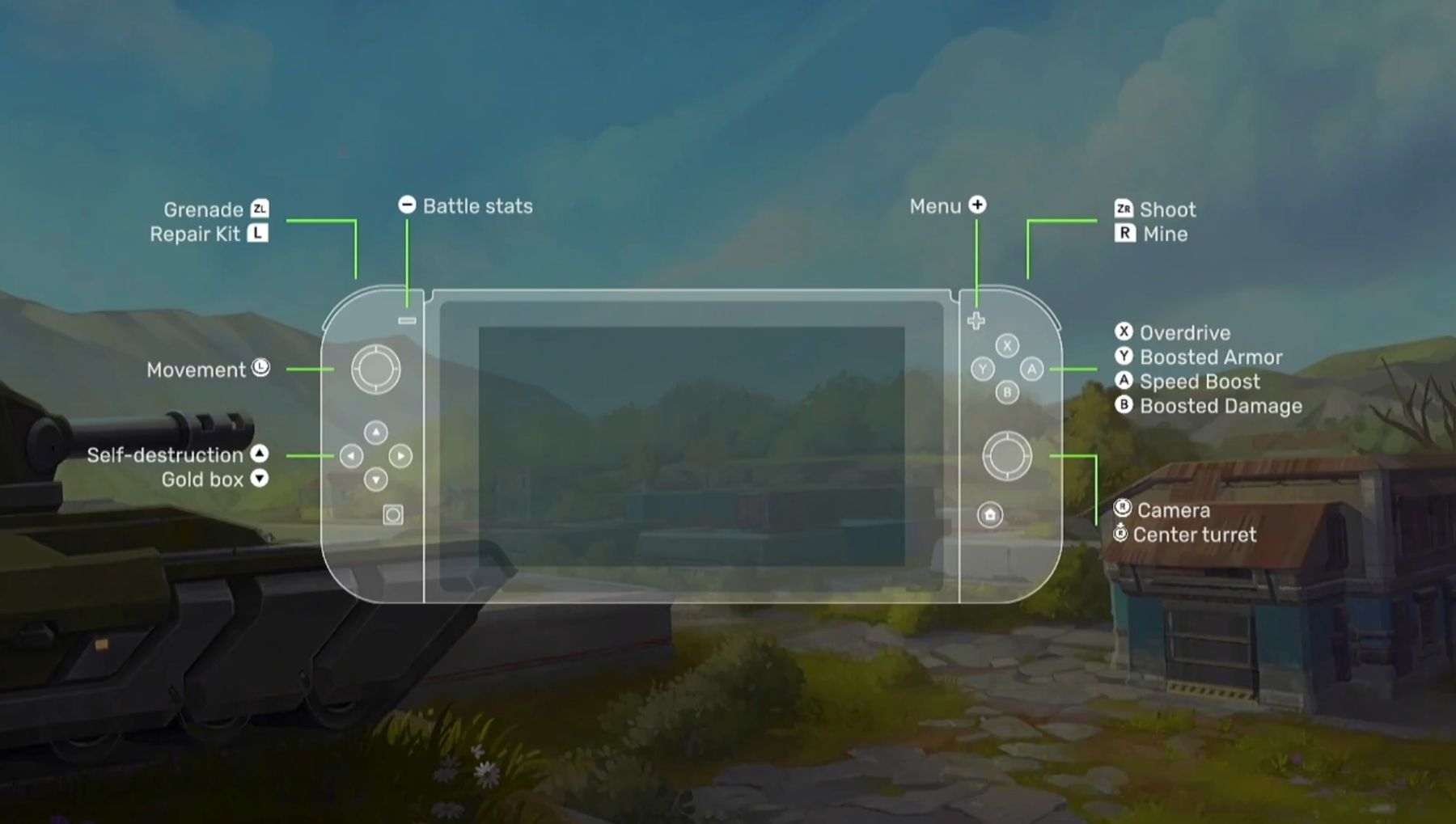Click the ZR Shoot button icon
Viewport: 1456px width, 824px height.
click(x=1123, y=209)
